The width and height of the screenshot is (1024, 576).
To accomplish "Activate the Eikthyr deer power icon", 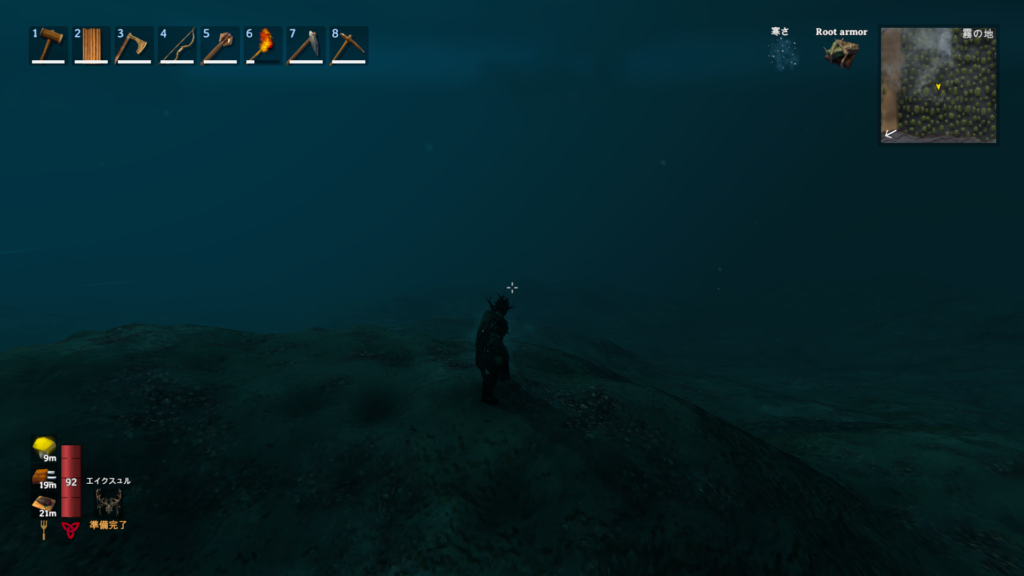I will (x=108, y=501).
